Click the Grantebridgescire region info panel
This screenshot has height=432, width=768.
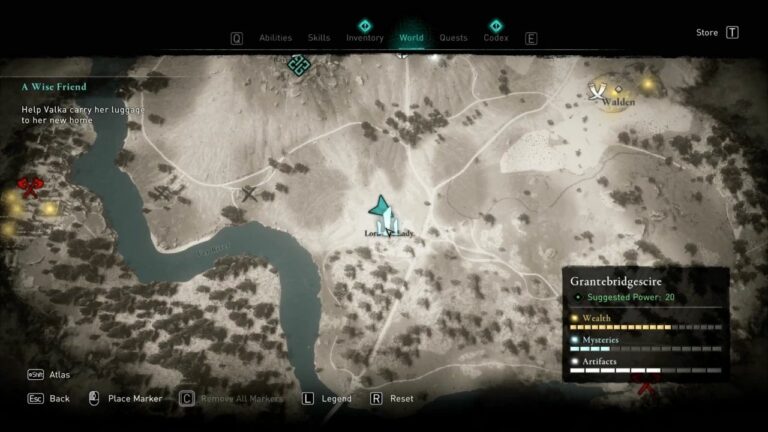[645, 322]
